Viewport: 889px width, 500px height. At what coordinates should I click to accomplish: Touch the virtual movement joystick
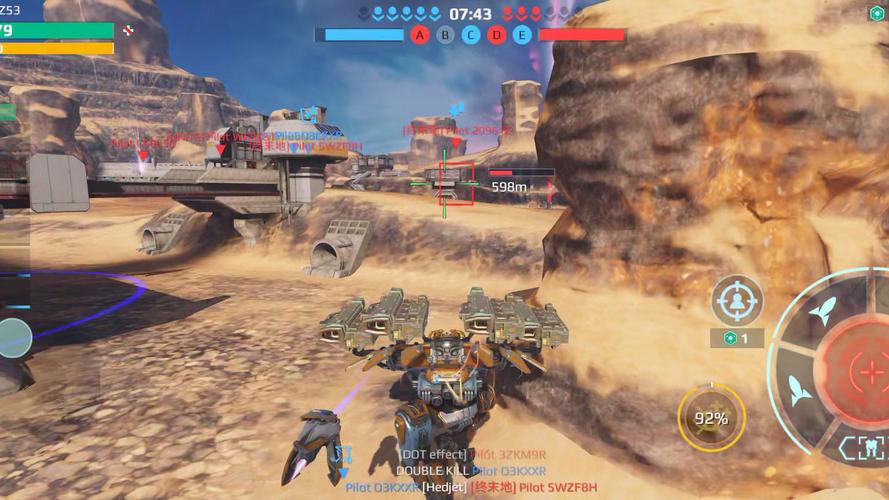[14, 338]
